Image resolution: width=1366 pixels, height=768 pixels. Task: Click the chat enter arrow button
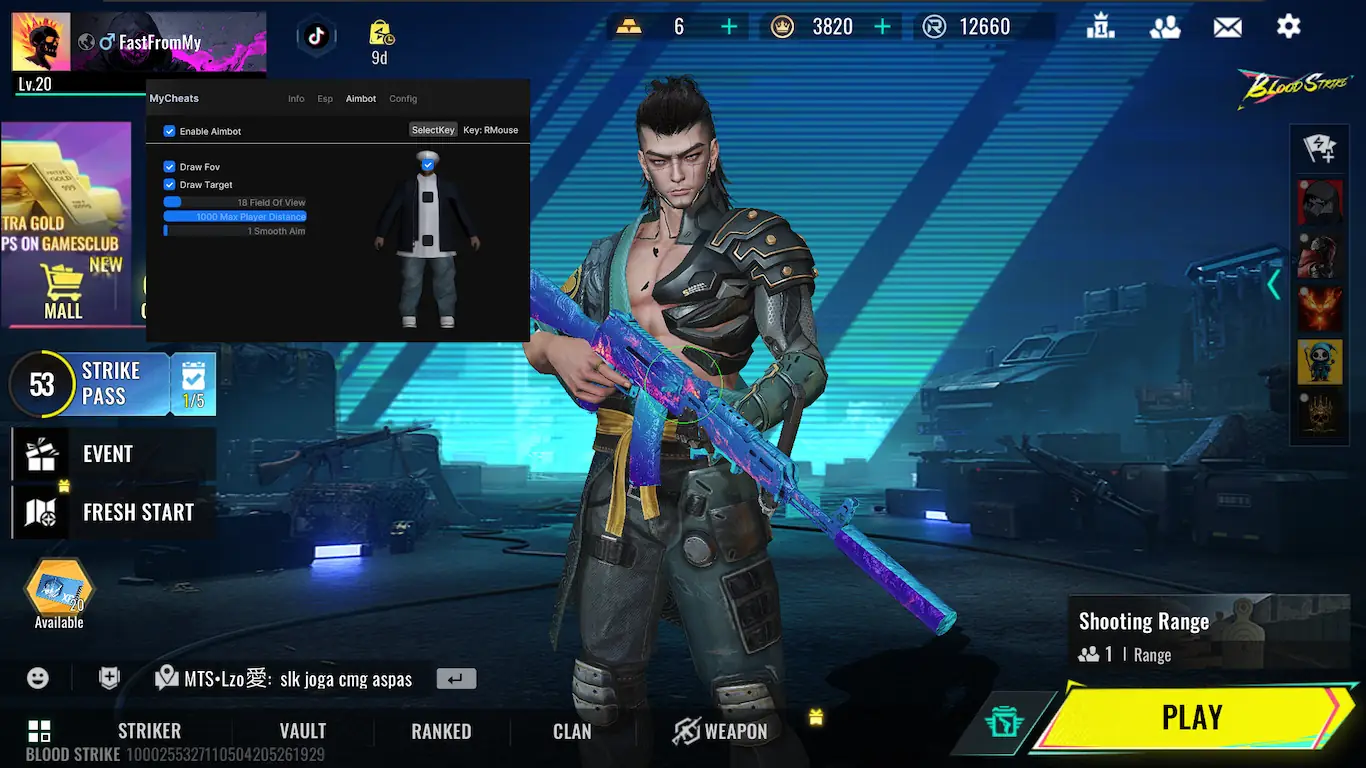coord(456,679)
